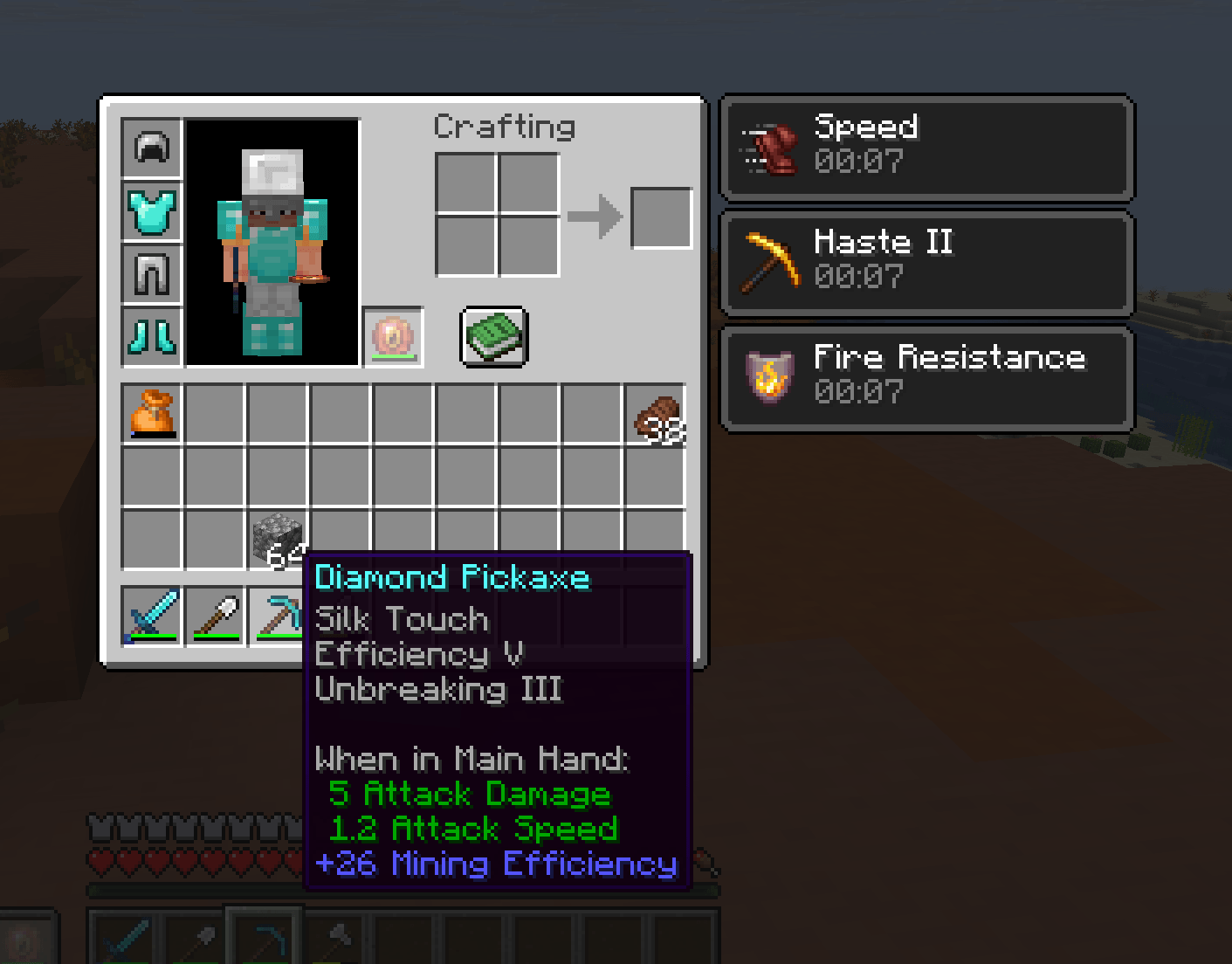Screen dimensions: 1232x964
Task: Select the Diamond Sword tool slot
Action: 152,616
